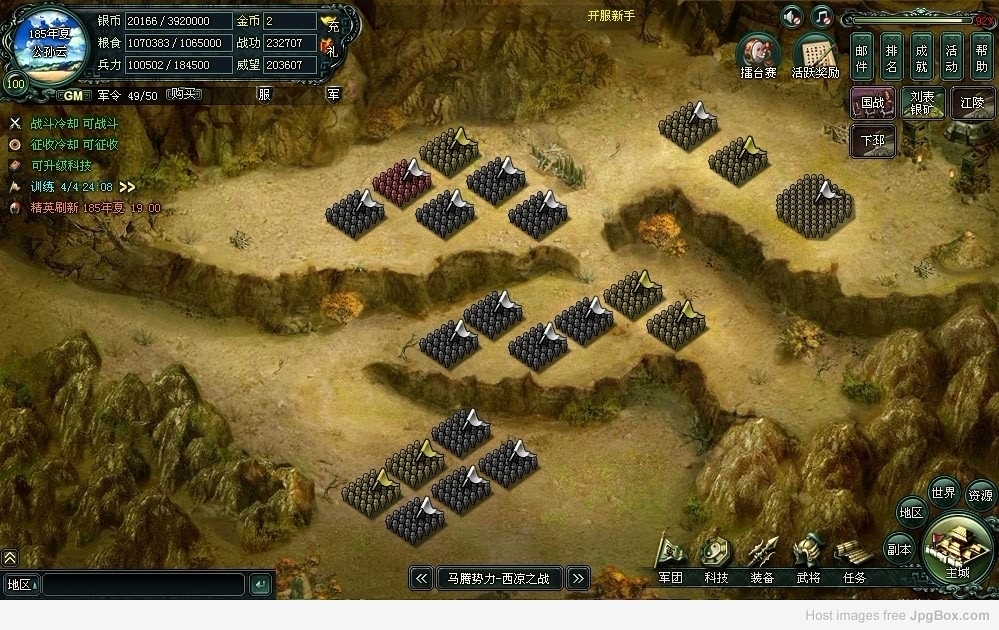Open the 活跃奖励 activity rewards icon
999x630 pixels.
tap(815, 55)
